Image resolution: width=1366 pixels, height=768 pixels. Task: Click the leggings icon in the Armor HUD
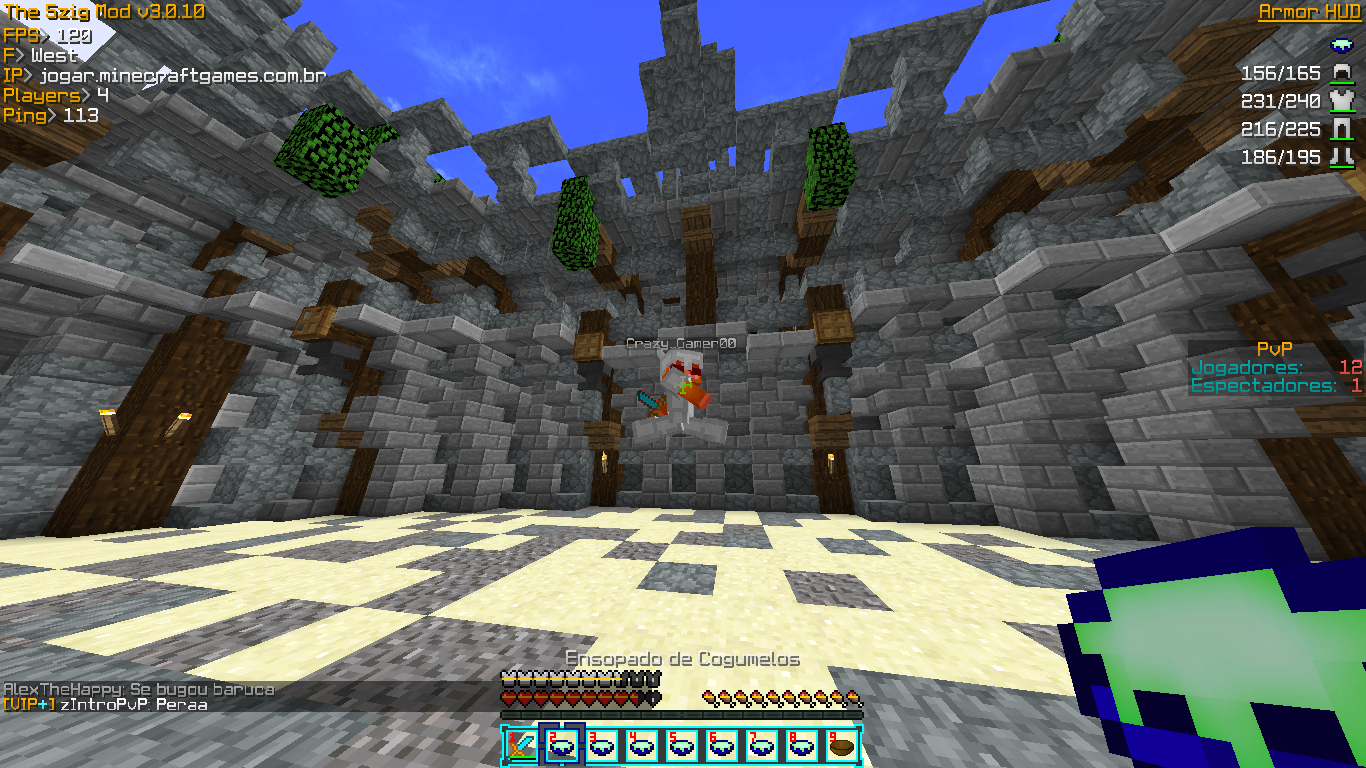pyautogui.click(x=1341, y=129)
